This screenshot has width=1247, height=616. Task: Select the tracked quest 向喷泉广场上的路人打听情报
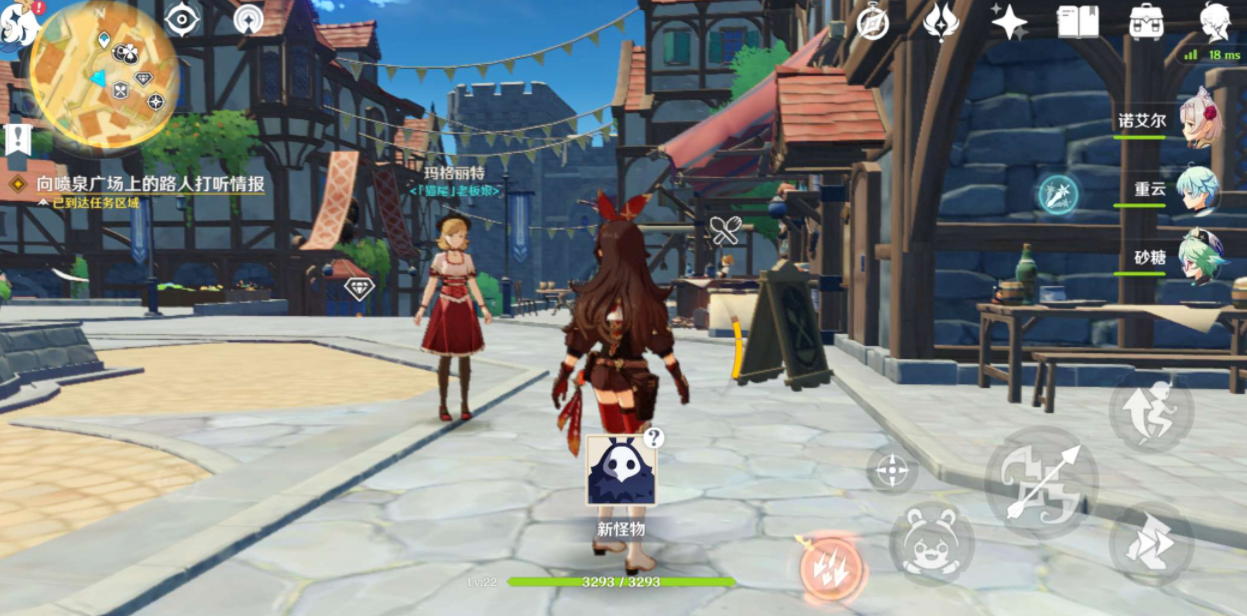tap(150, 184)
